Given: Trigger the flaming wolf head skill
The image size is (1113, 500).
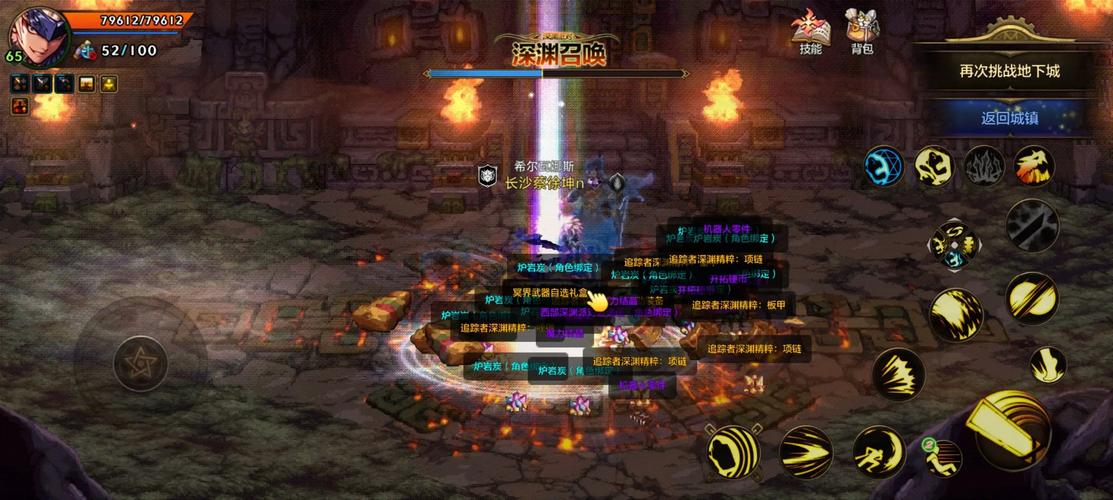Looking at the screenshot, I should click(1034, 166).
